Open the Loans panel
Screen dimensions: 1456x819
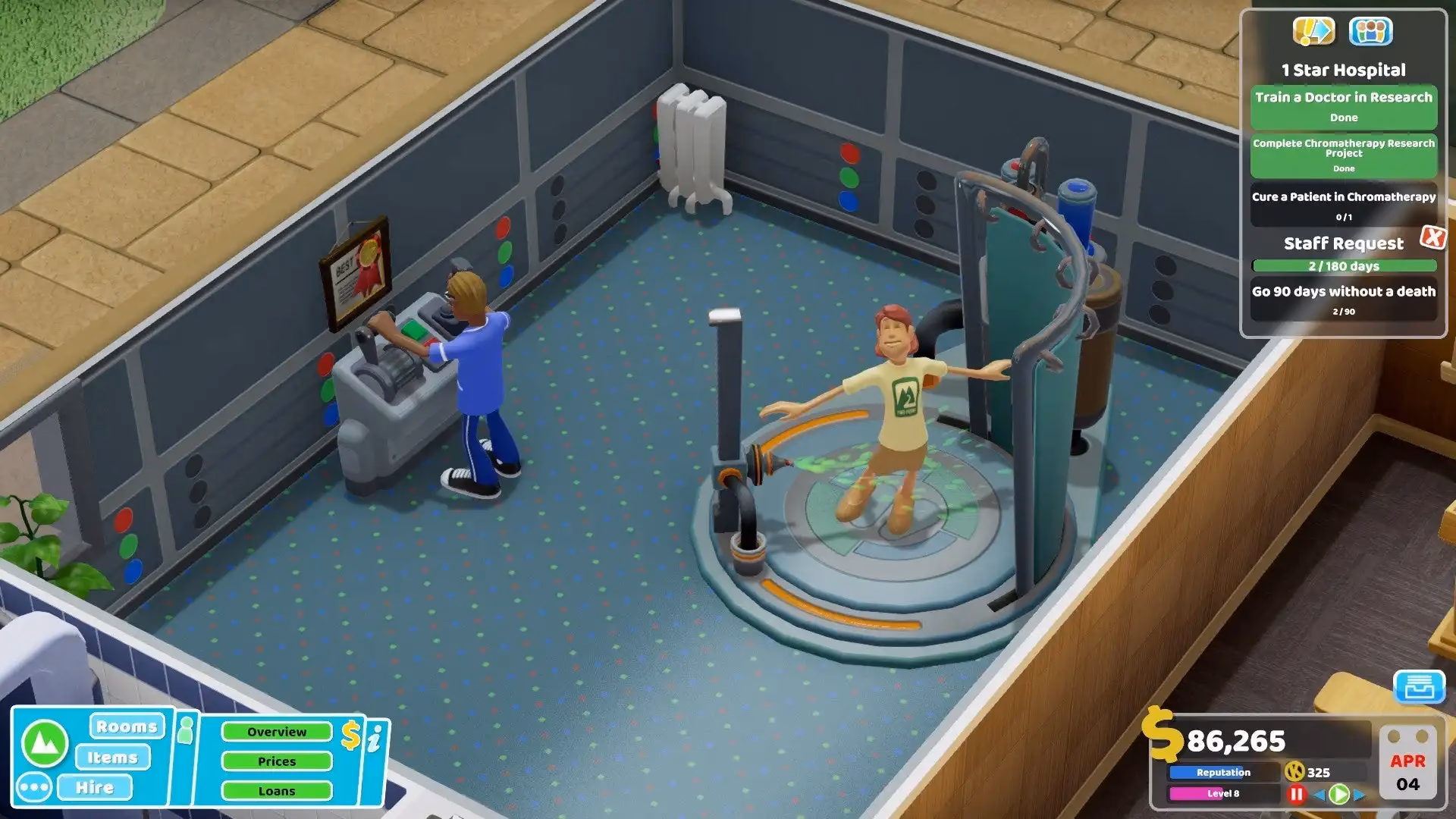tap(277, 789)
